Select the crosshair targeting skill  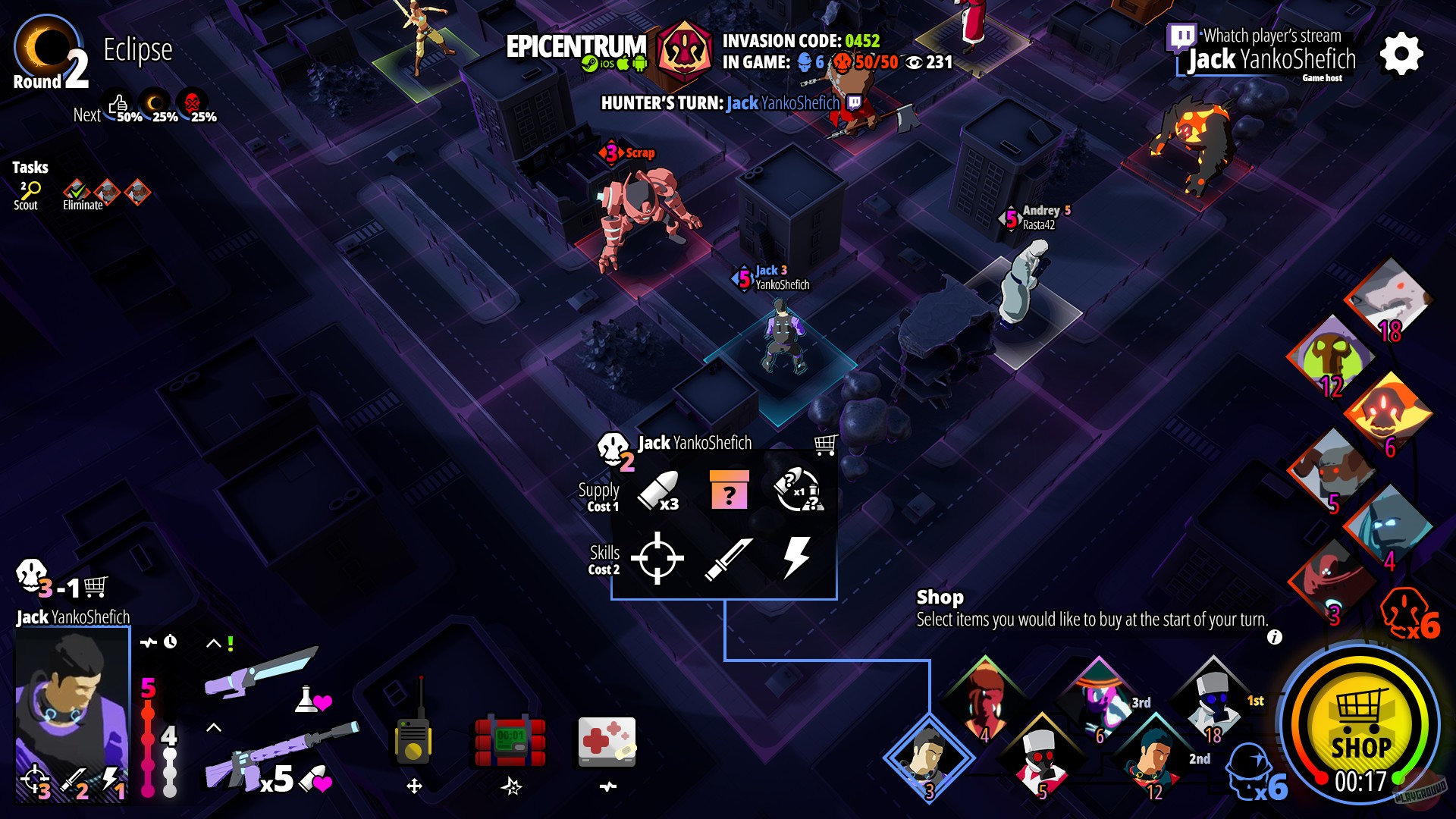click(657, 559)
